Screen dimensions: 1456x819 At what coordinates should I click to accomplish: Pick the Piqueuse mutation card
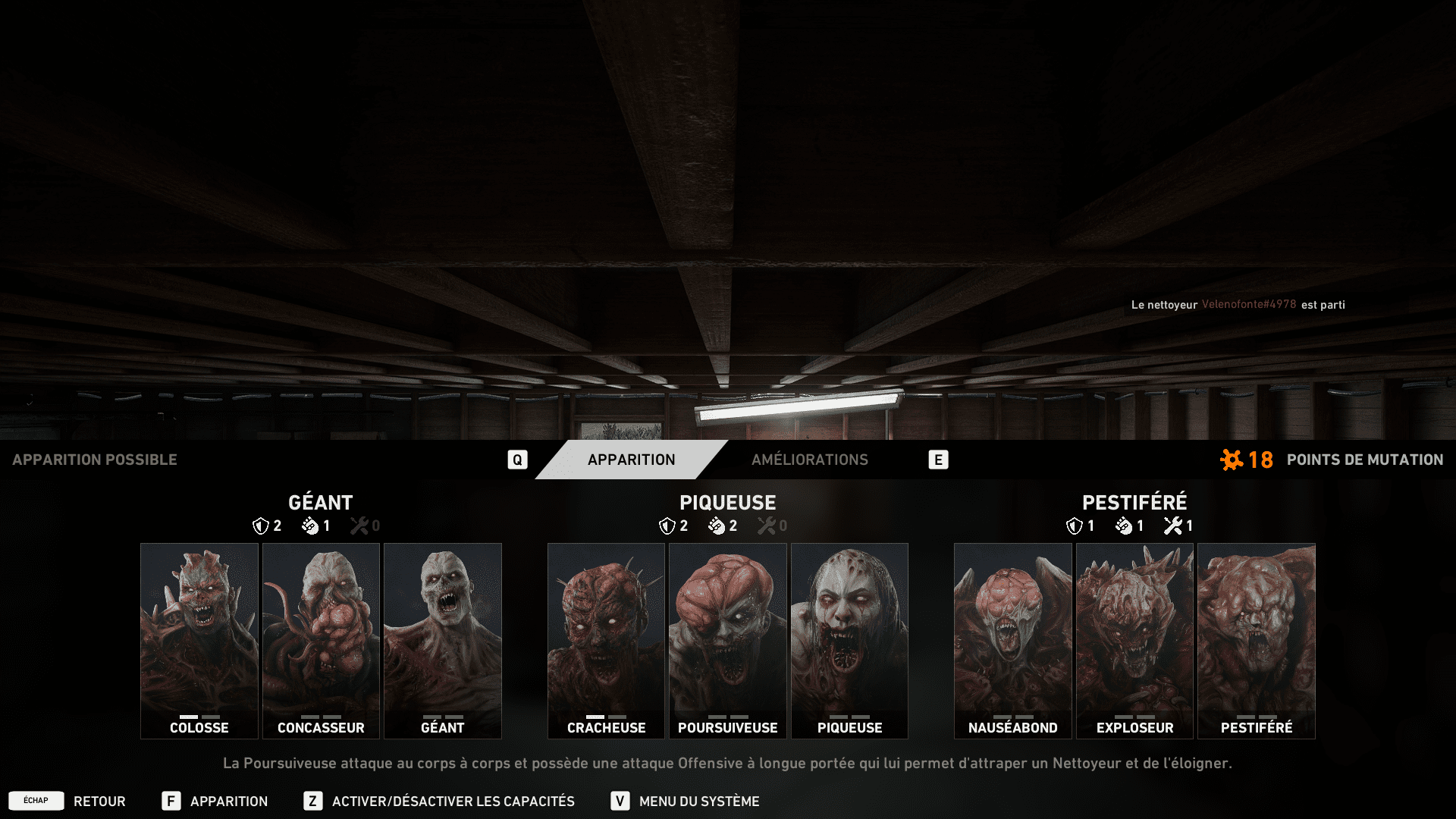[849, 641]
